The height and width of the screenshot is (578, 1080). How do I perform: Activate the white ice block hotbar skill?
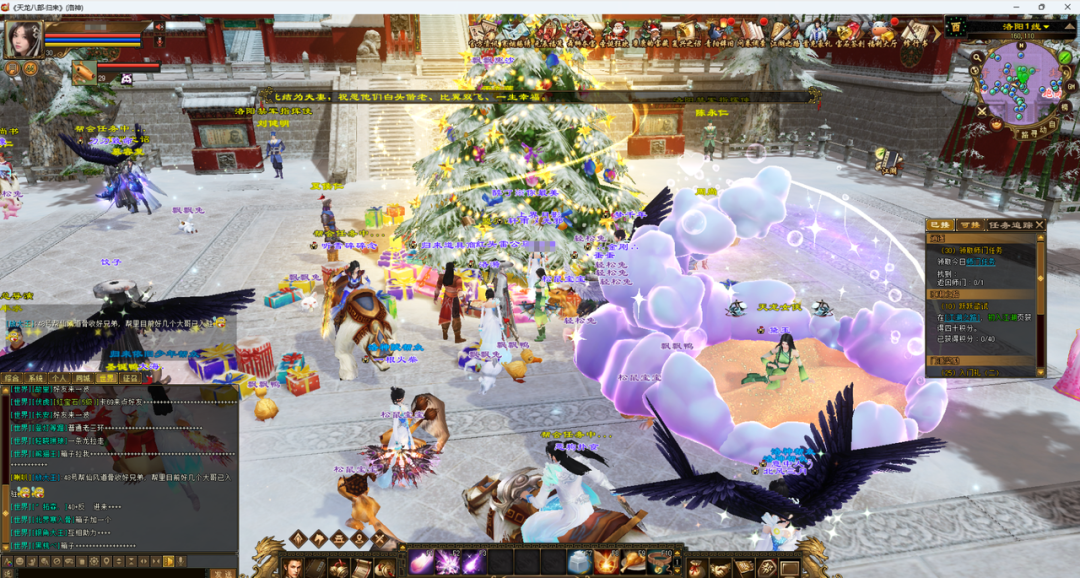click(579, 562)
